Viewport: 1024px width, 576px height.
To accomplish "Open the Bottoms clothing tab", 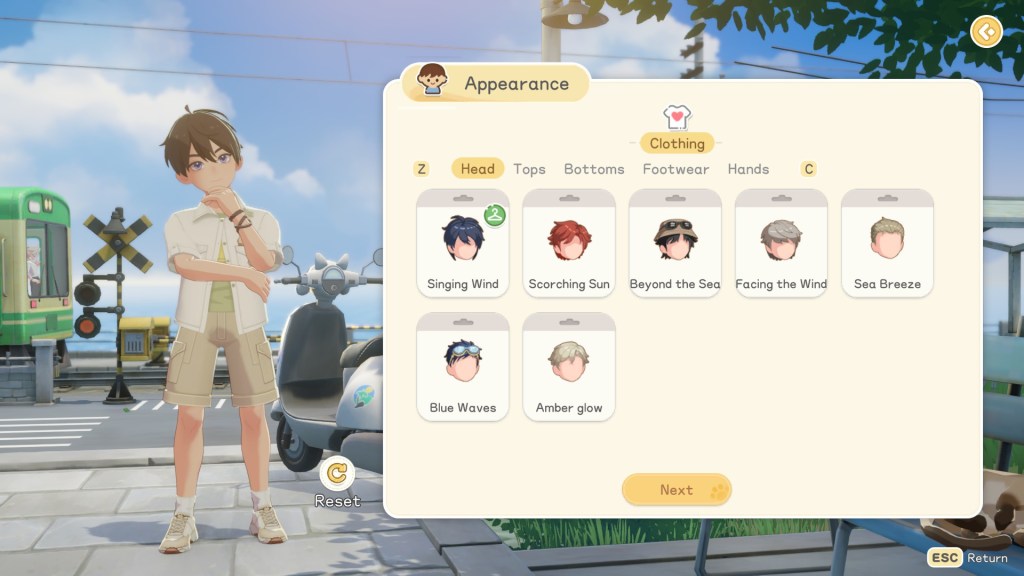I will [x=594, y=169].
